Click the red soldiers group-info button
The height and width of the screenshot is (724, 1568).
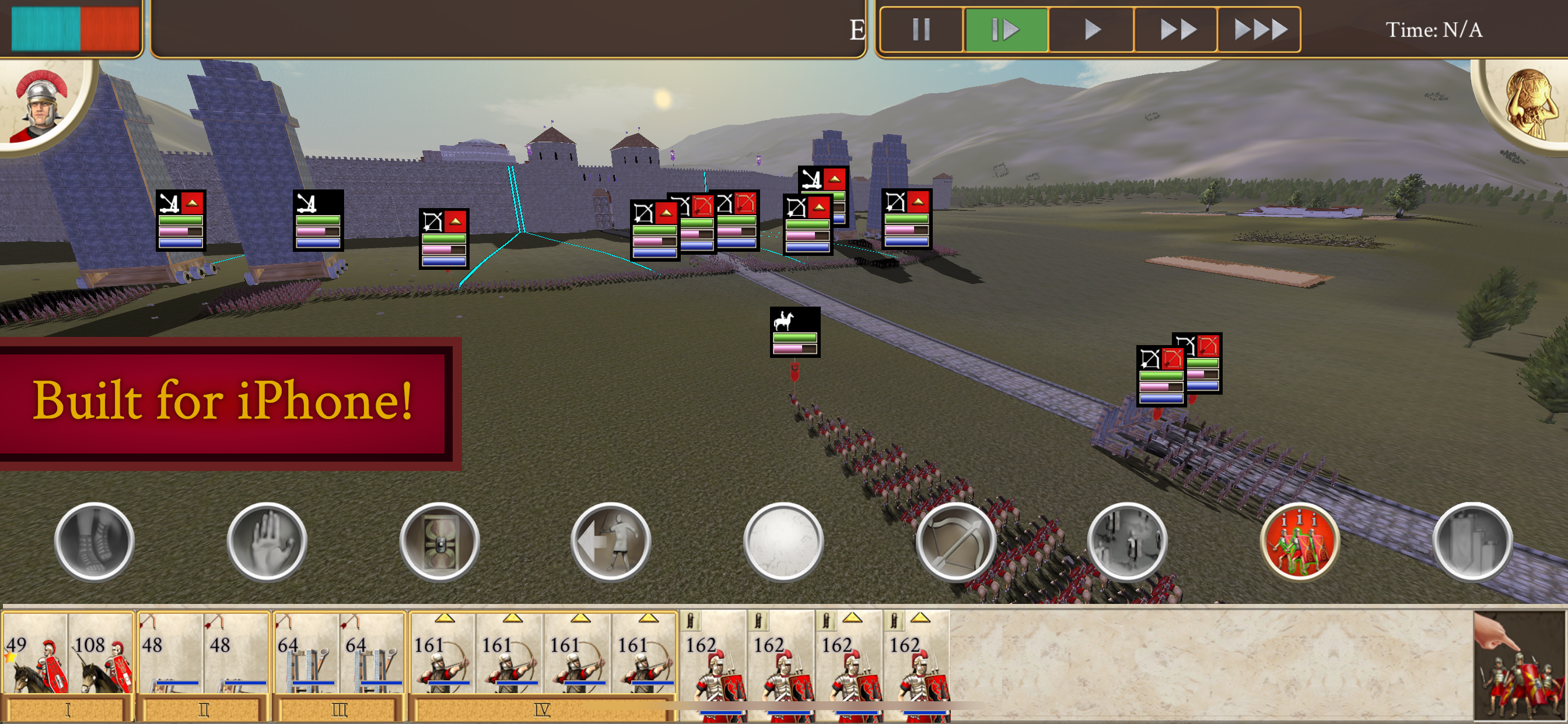coord(1300,541)
